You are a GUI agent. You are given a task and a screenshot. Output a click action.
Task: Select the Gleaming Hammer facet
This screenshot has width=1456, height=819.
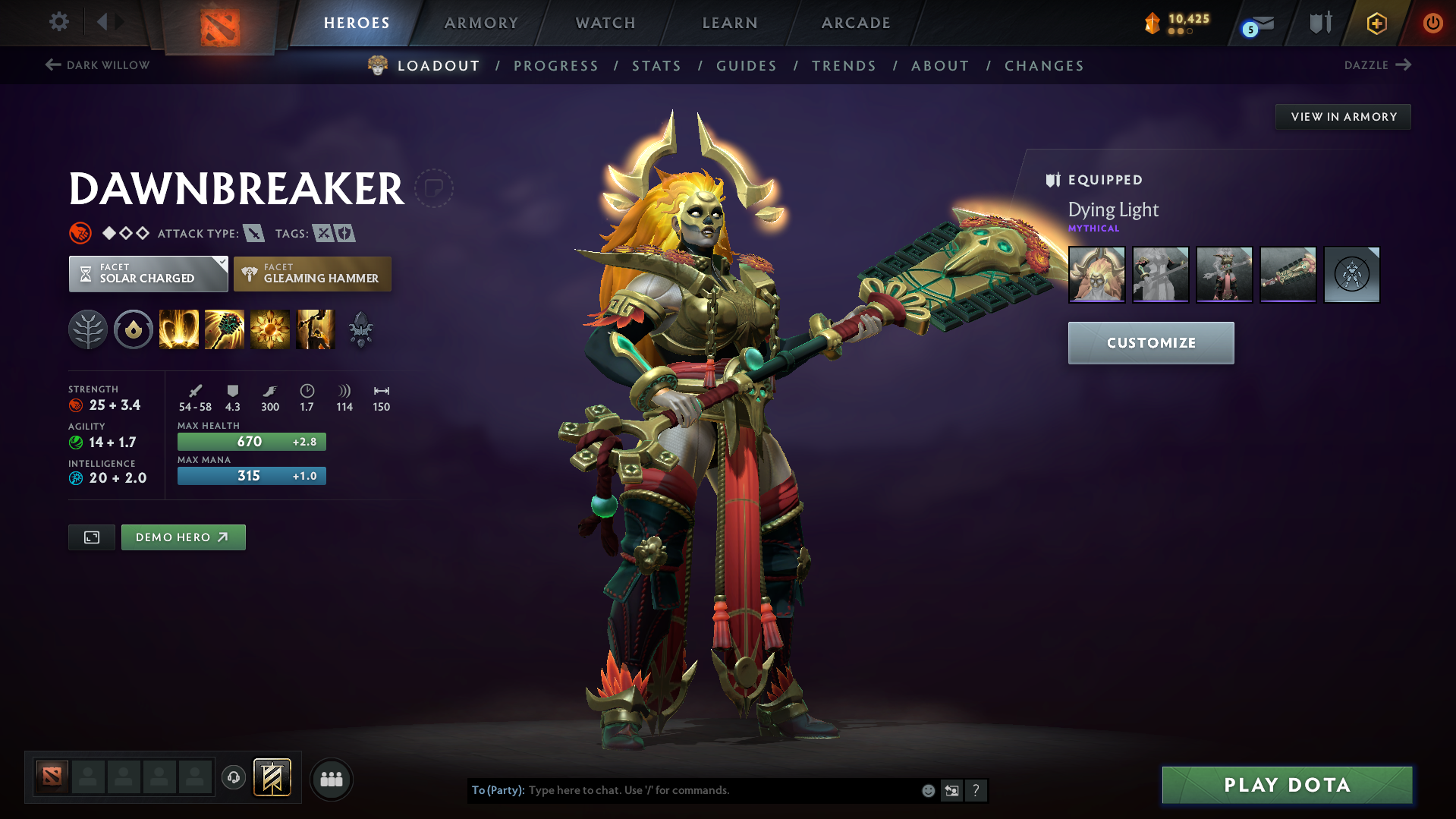click(x=312, y=274)
